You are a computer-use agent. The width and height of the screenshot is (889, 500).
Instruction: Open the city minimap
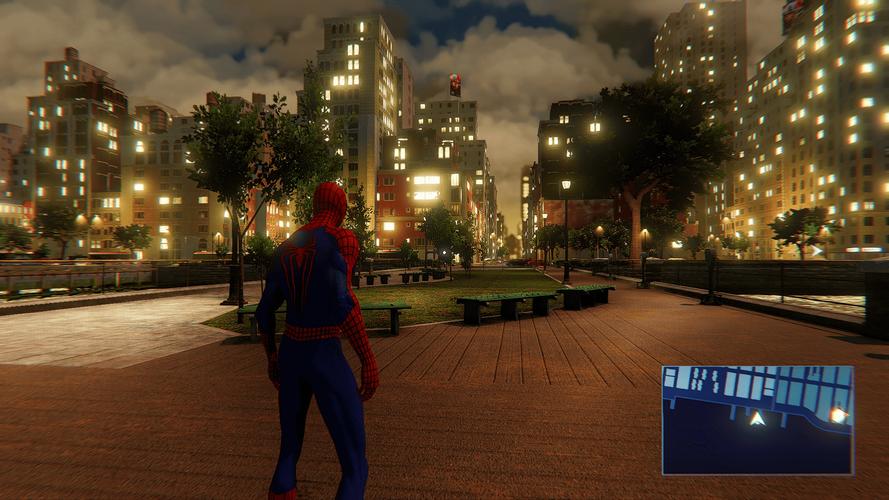pyautogui.click(x=757, y=419)
